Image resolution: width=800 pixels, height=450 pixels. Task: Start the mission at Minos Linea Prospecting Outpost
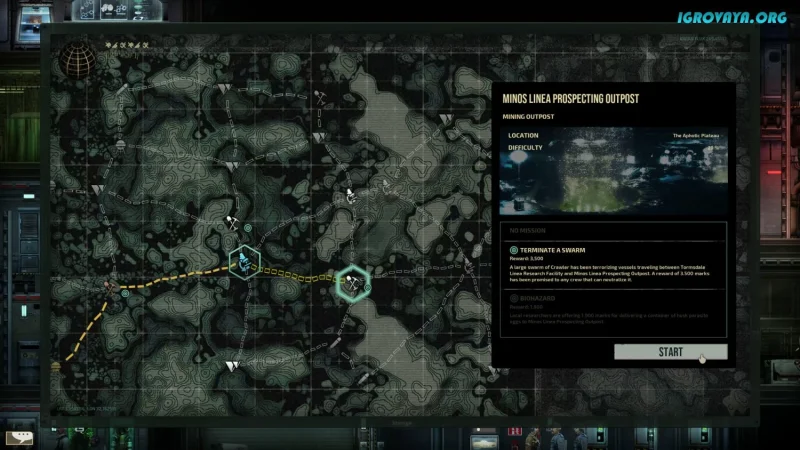point(670,352)
